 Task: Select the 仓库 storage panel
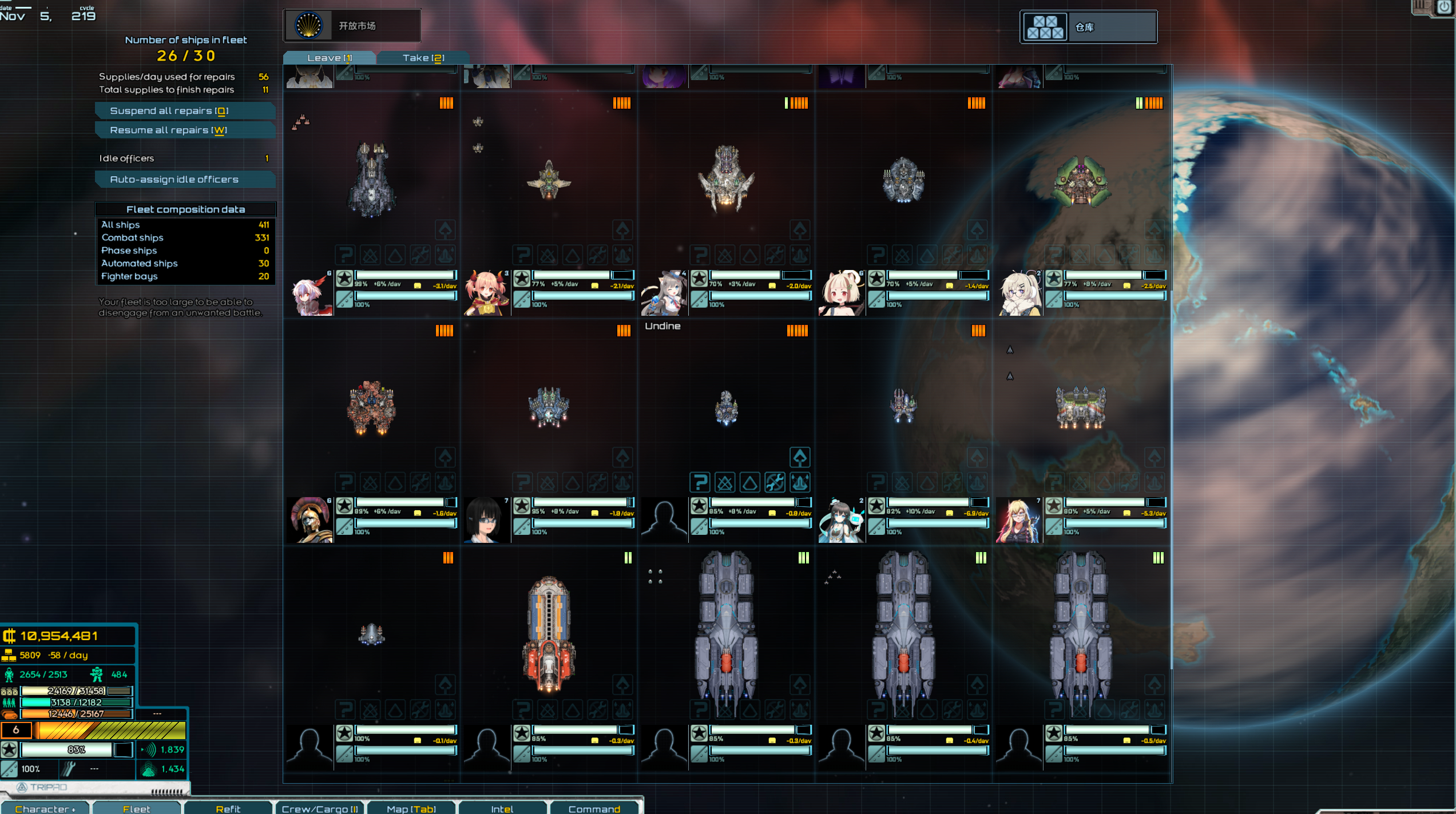pyautogui.click(x=1088, y=27)
